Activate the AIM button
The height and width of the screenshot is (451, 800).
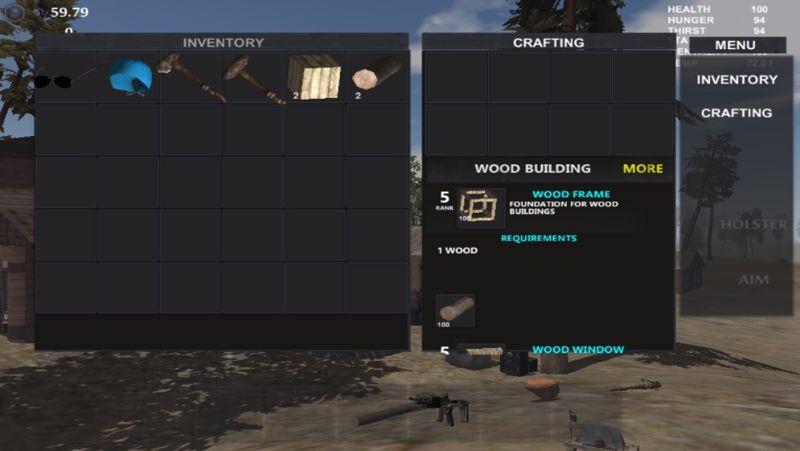coord(753,280)
